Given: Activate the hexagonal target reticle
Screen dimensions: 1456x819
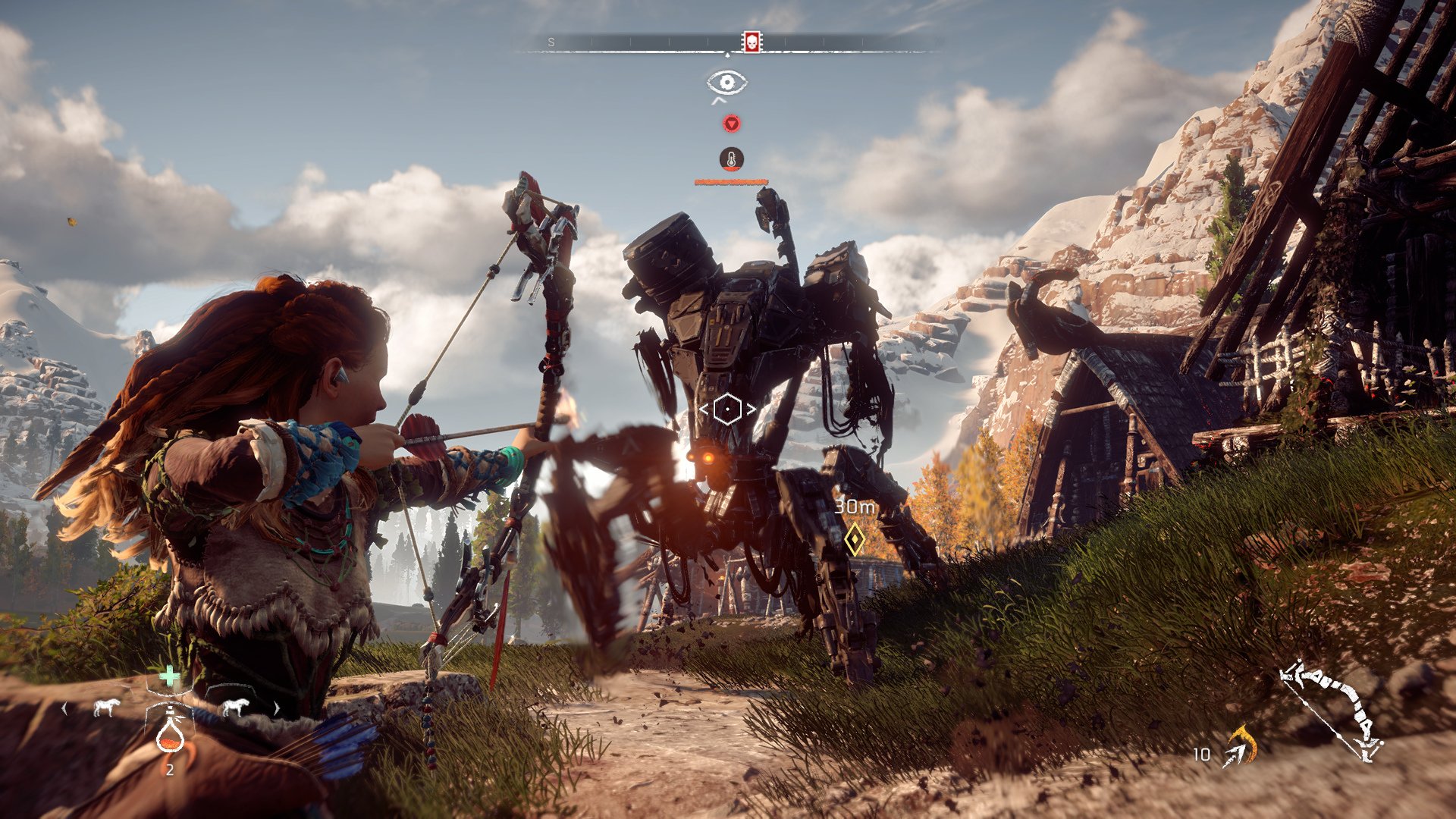Looking at the screenshot, I should [x=728, y=409].
